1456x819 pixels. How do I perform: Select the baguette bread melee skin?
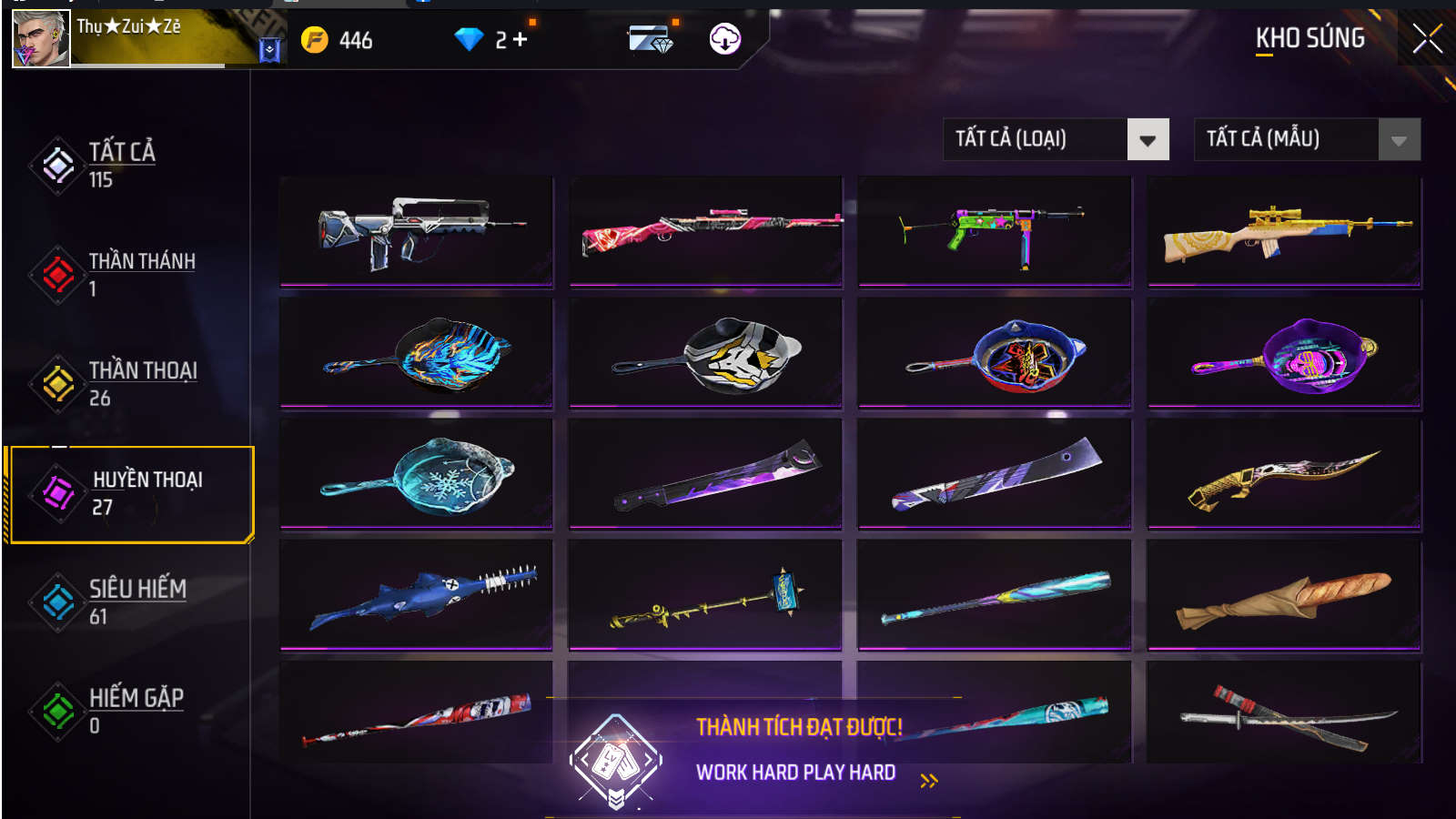(x=1284, y=594)
